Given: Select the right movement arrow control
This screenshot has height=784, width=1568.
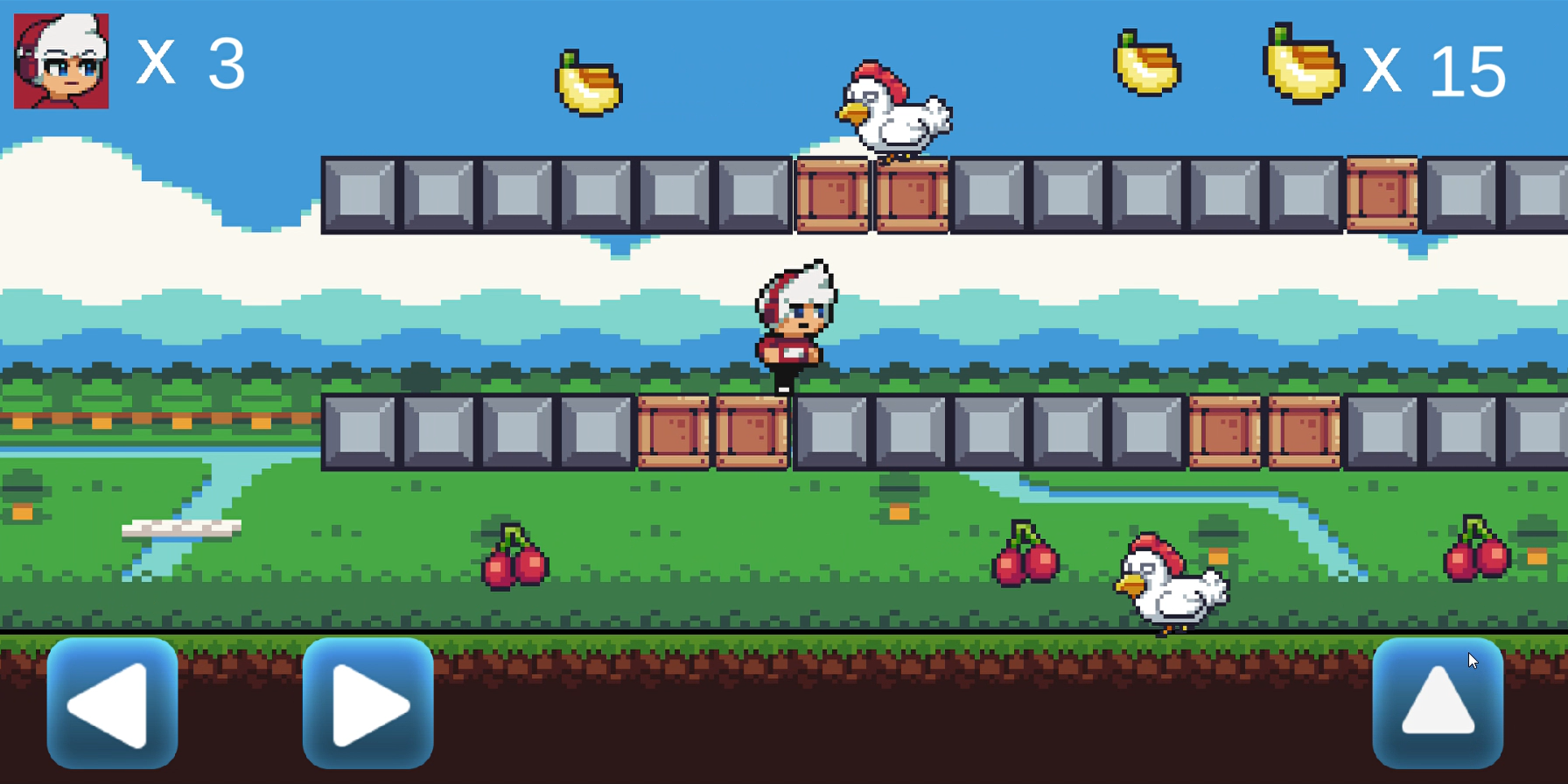Looking at the screenshot, I should [367, 705].
